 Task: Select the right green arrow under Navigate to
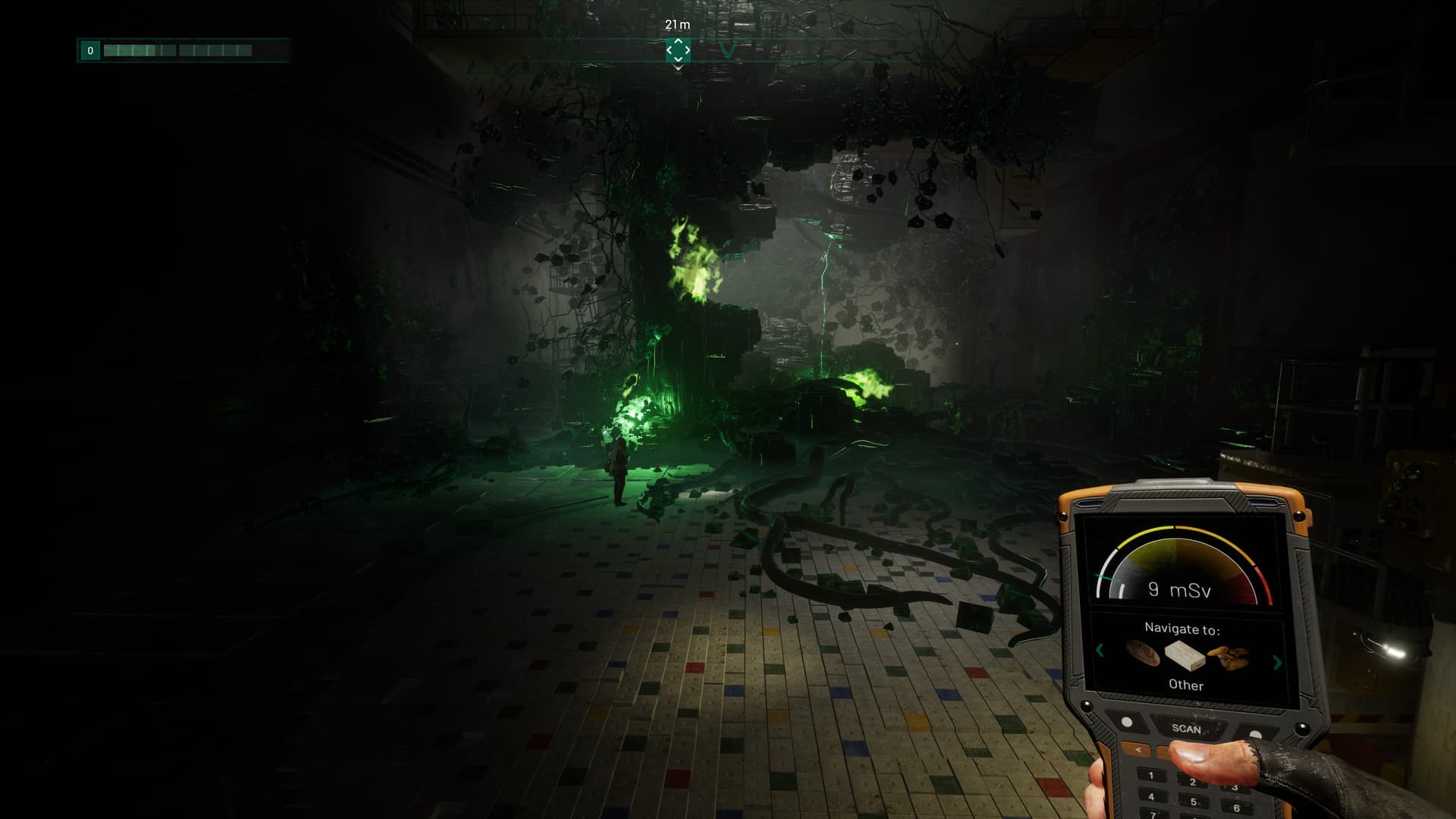pyautogui.click(x=1277, y=662)
